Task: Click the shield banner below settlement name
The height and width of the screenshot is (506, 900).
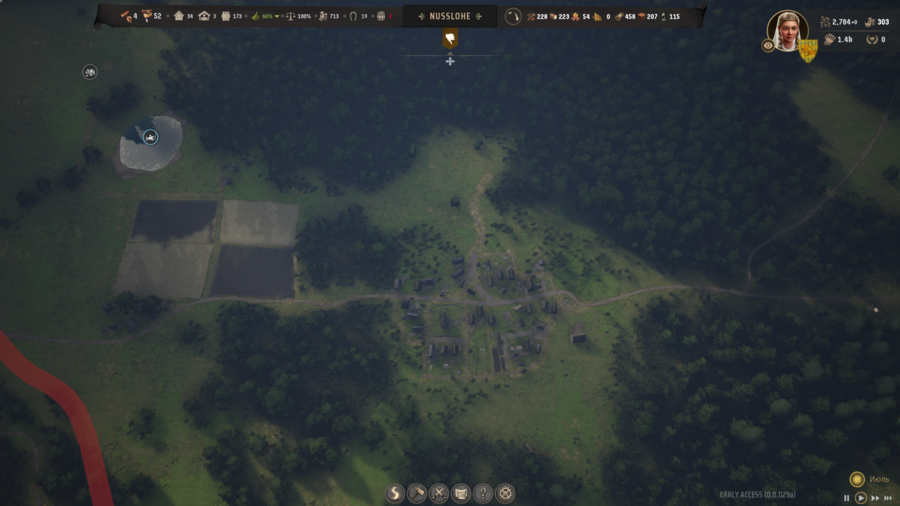Action: coord(450,40)
